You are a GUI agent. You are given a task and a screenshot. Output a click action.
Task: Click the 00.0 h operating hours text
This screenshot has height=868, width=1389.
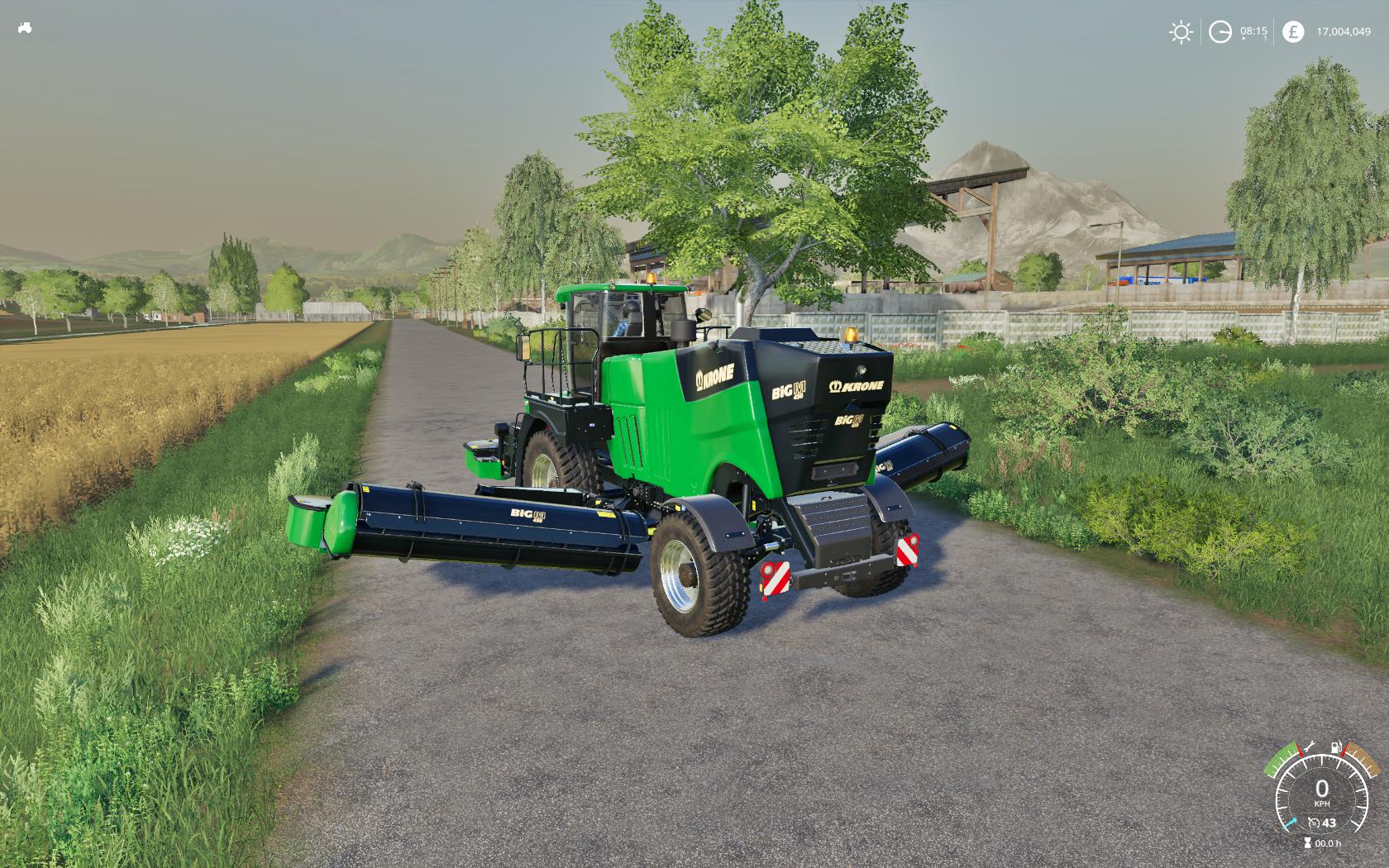(x=1329, y=843)
